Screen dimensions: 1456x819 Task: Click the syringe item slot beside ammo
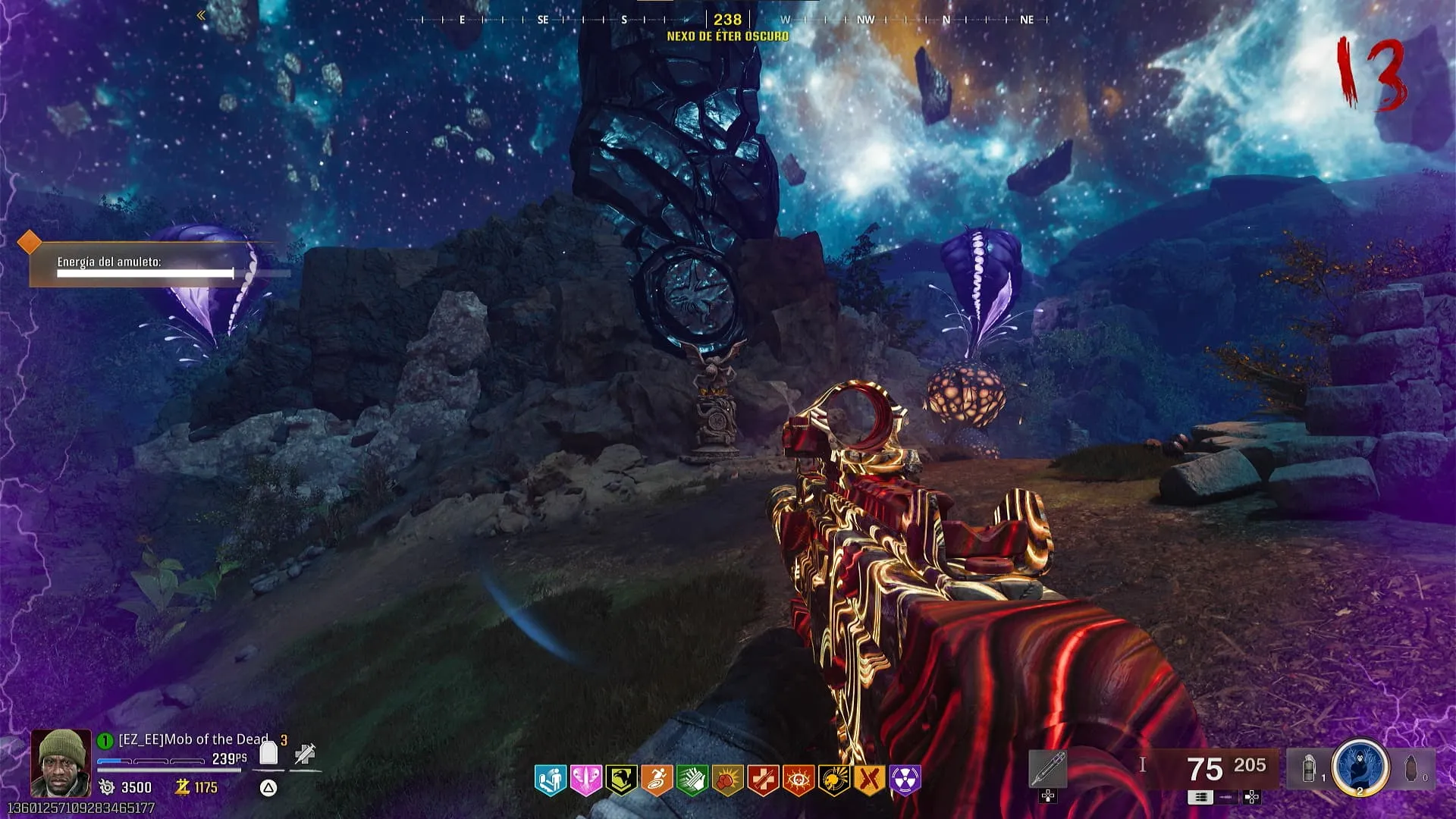click(x=1048, y=769)
